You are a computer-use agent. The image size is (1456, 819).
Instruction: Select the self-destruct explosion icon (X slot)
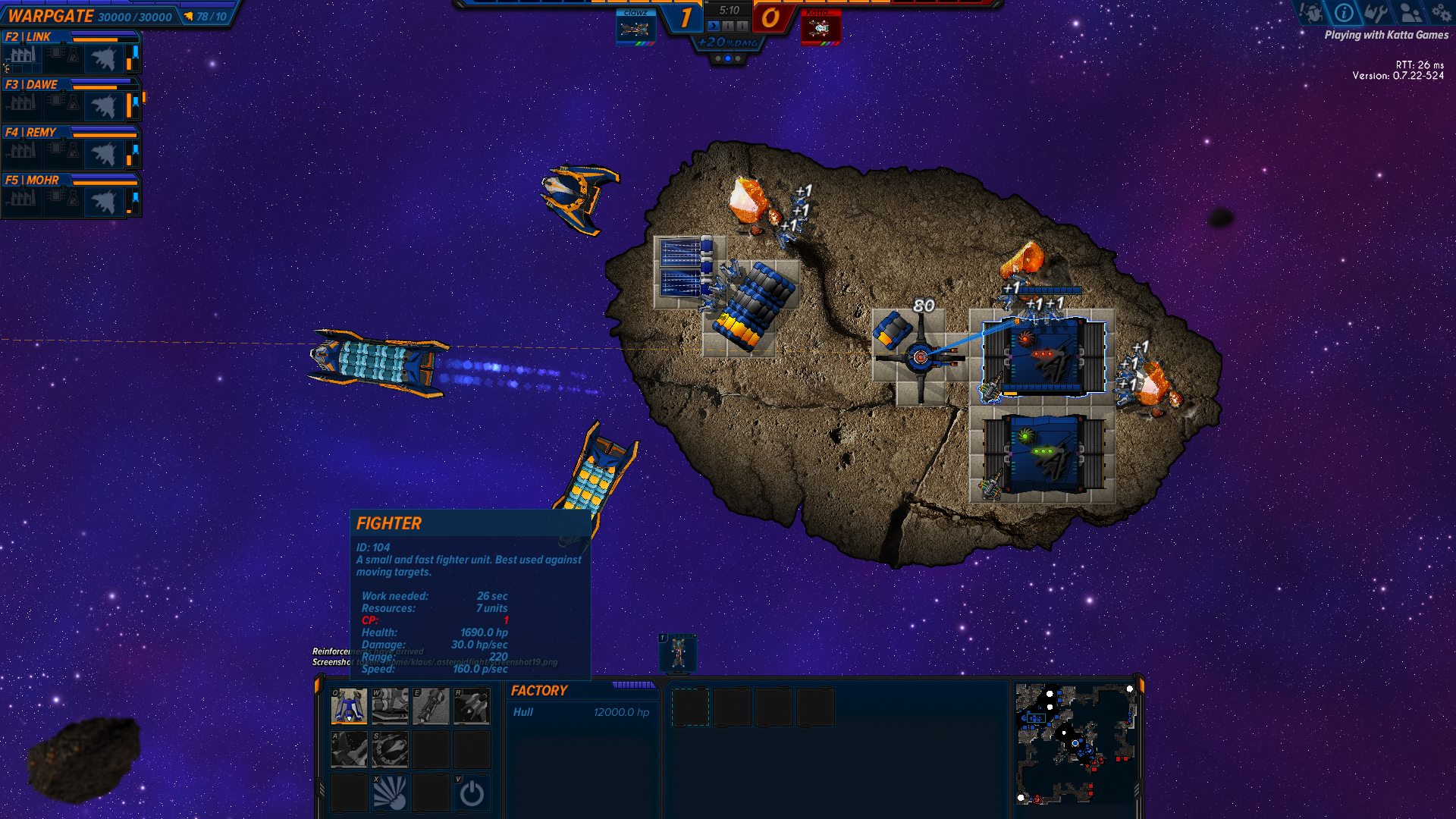coord(390,791)
